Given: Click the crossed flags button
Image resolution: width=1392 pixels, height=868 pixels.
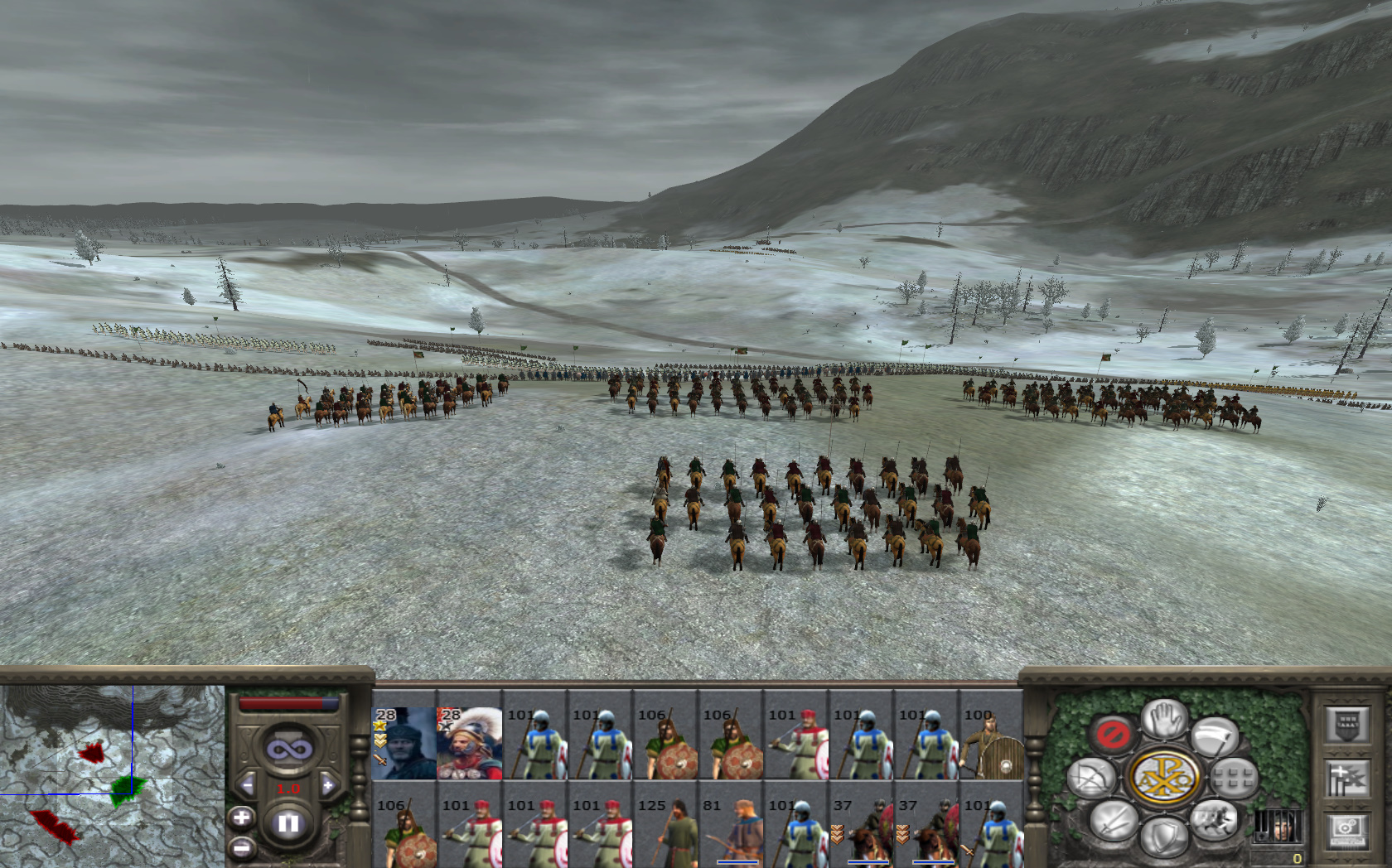Looking at the screenshot, I should [x=1346, y=779].
